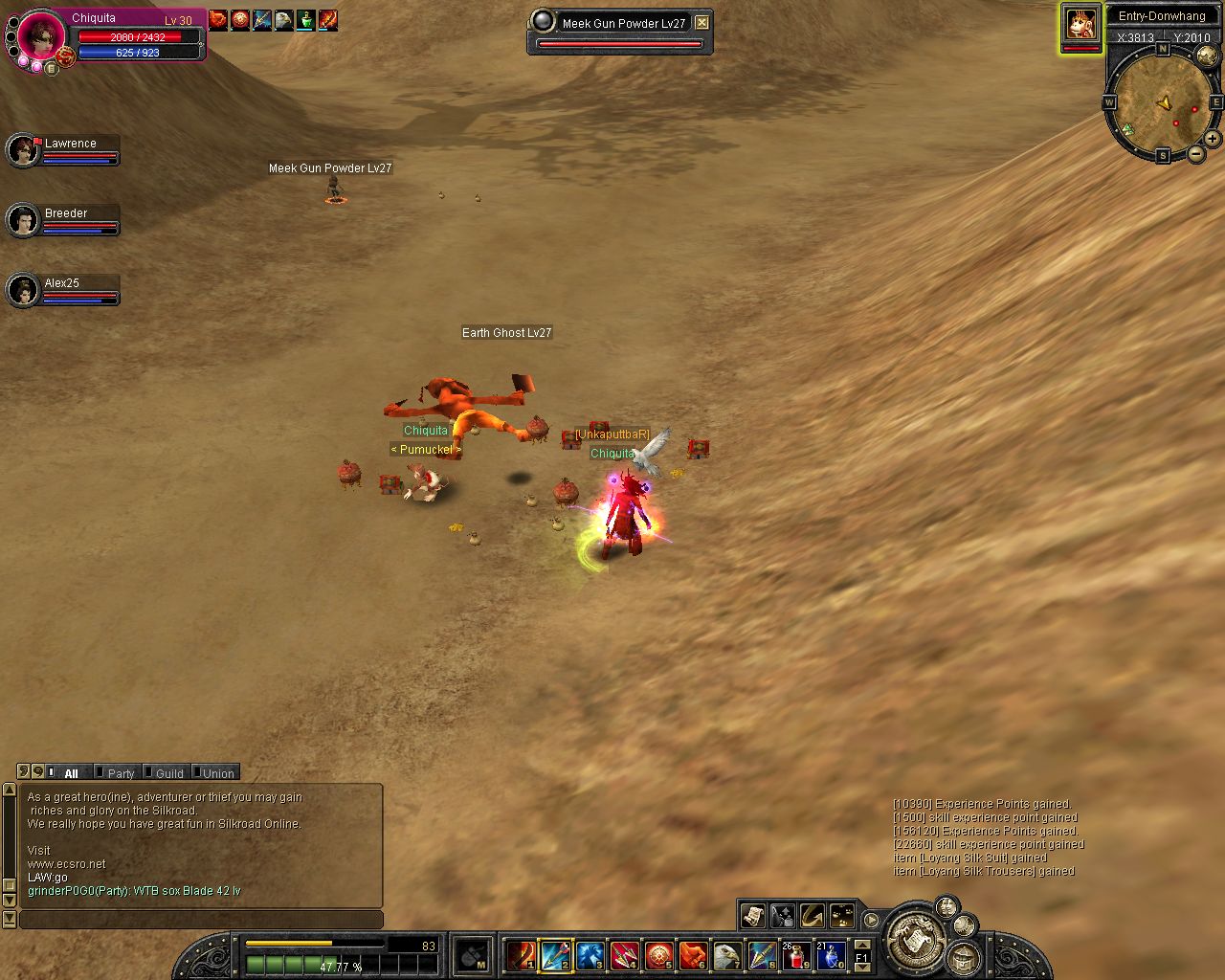The height and width of the screenshot is (980, 1225).
Task: Activate the fist skill in slot 6
Action: click(693, 955)
